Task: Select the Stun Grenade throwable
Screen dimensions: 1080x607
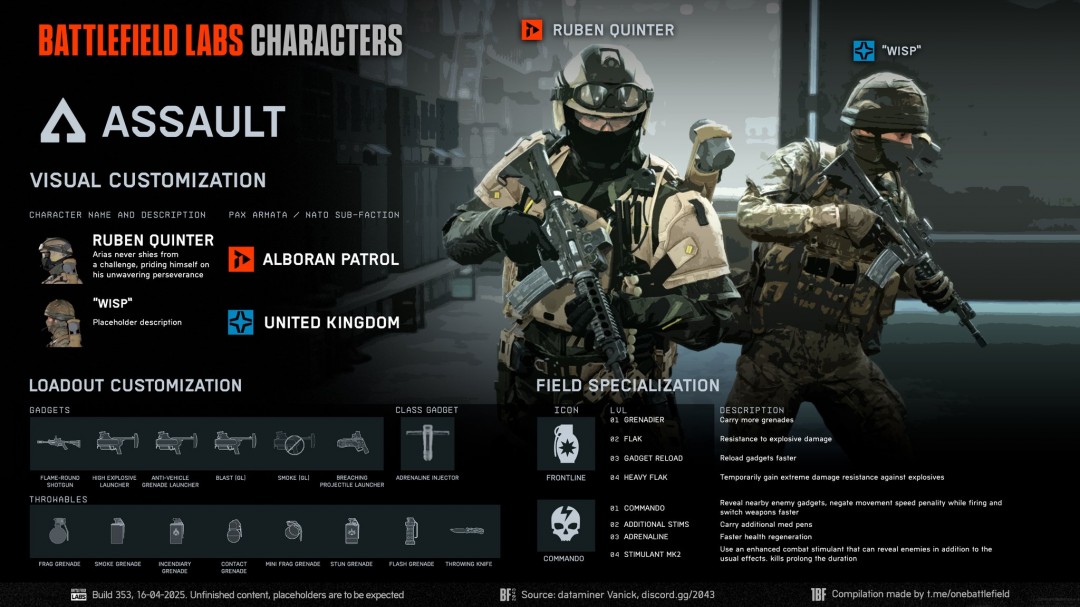Action: pos(352,530)
